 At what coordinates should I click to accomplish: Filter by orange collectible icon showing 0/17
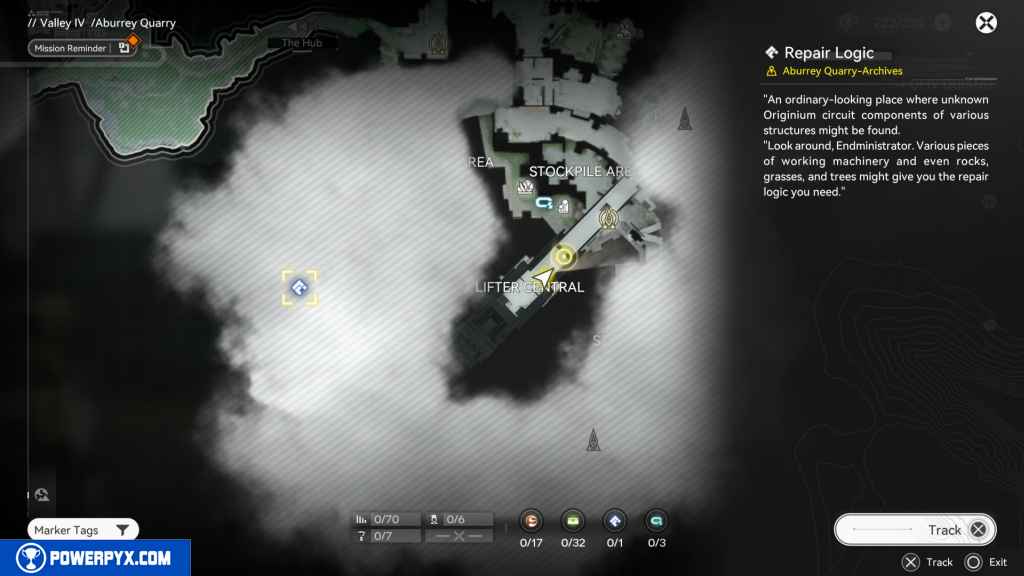(x=532, y=521)
